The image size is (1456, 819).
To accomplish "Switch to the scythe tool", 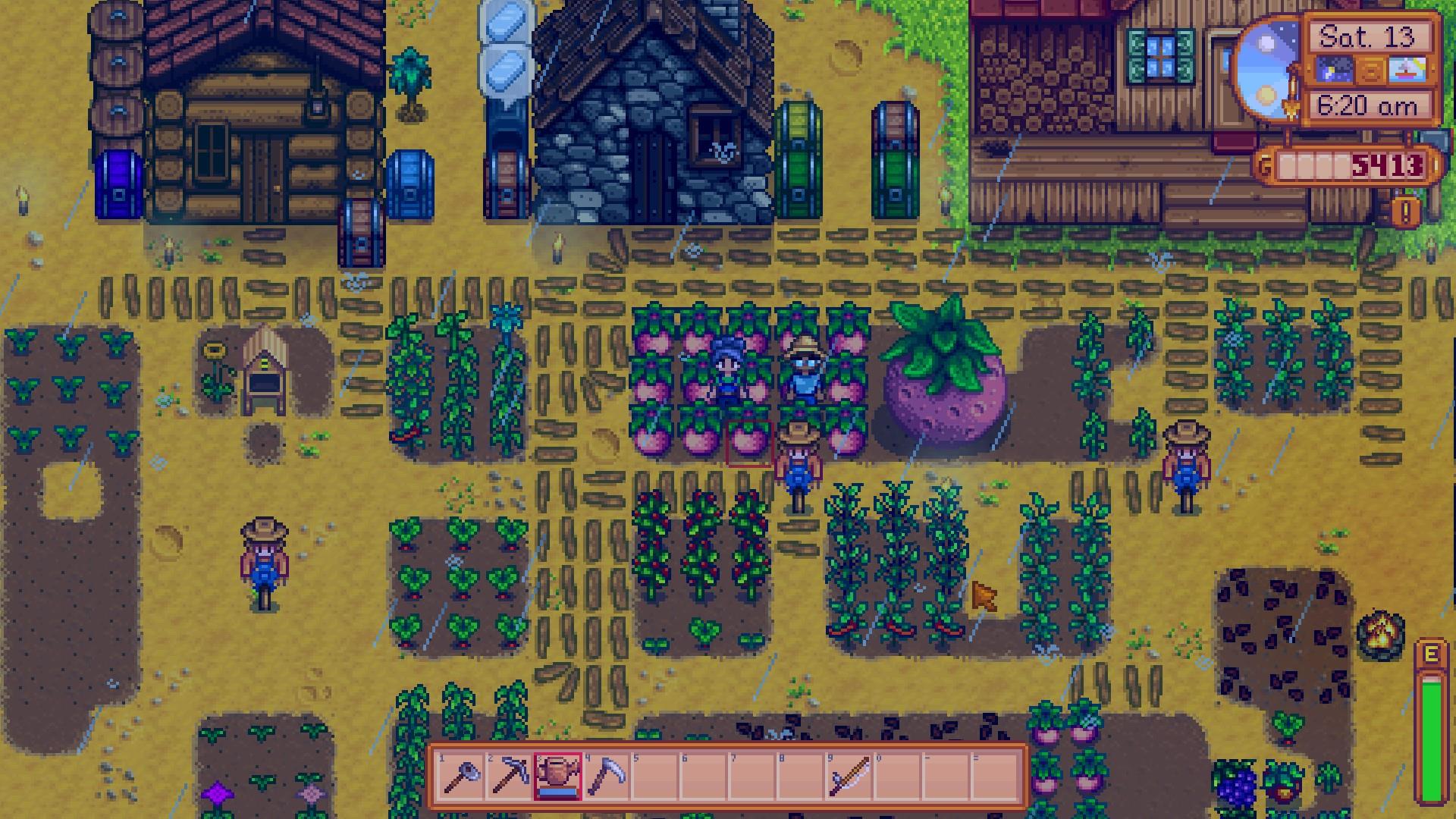I will pyautogui.click(x=606, y=777).
